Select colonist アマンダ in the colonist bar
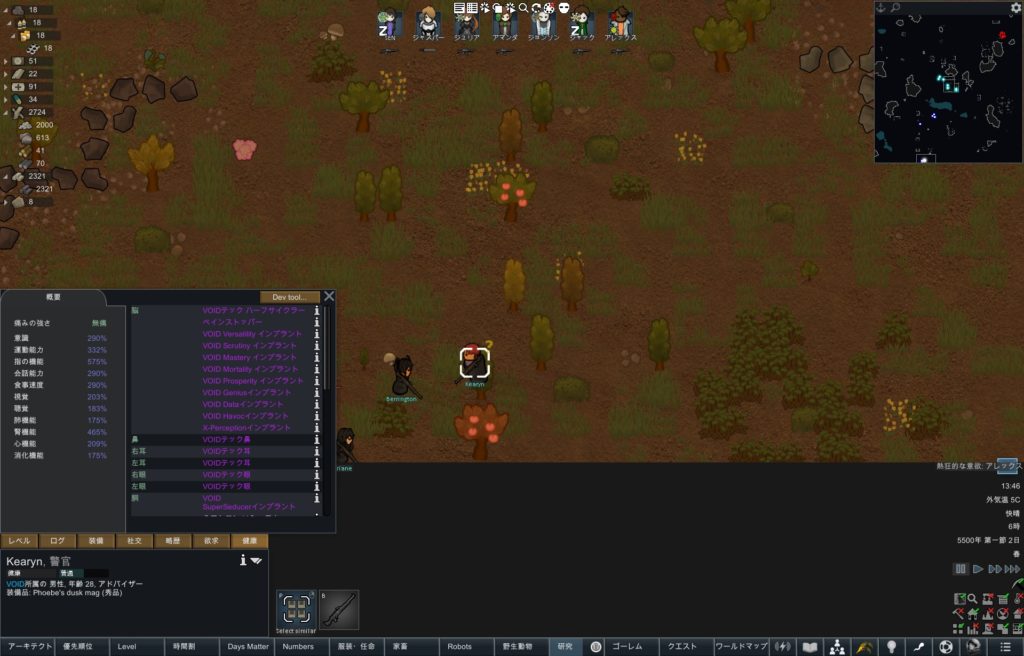1024x656 pixels. [505, 23]
